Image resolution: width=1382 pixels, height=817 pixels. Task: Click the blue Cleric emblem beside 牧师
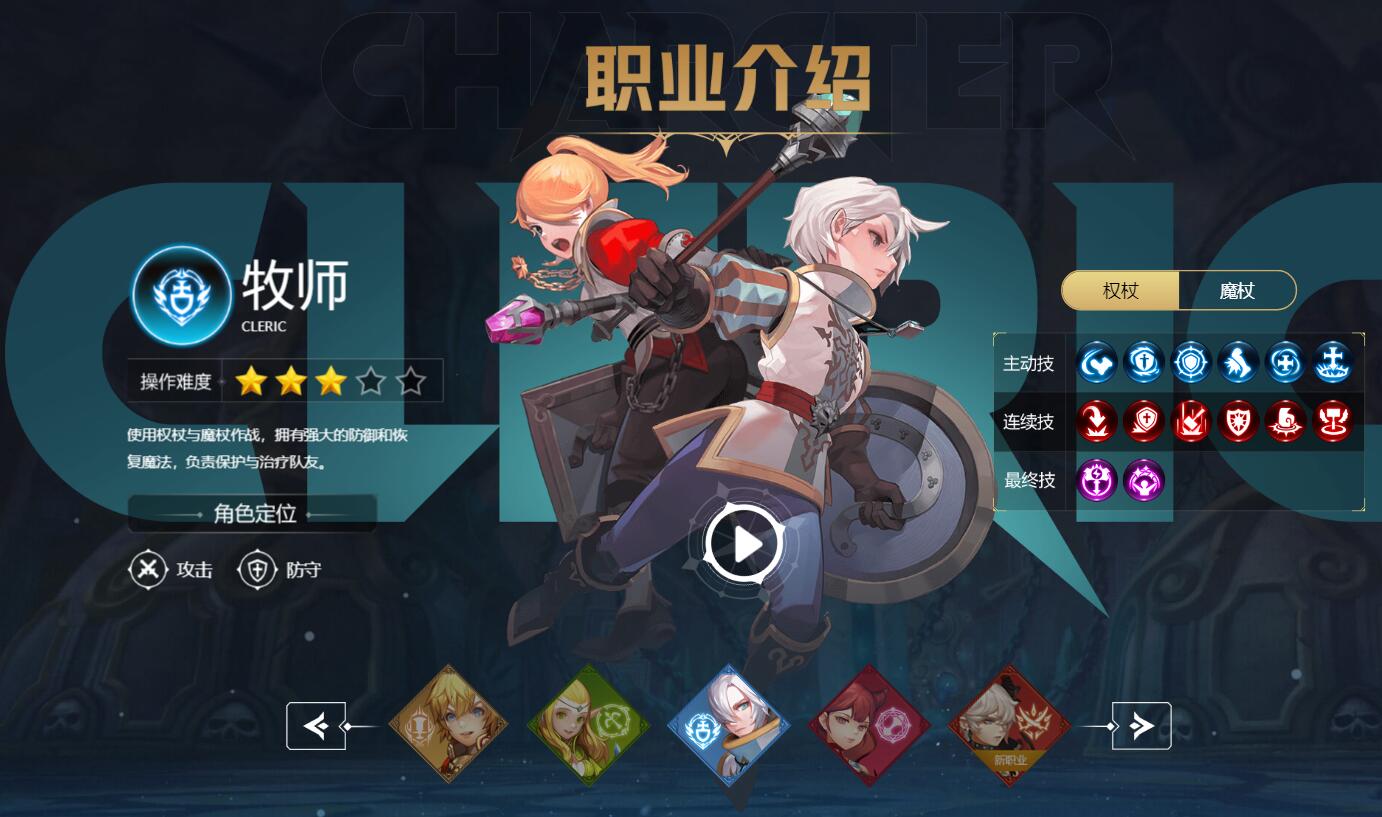(181, 296)
